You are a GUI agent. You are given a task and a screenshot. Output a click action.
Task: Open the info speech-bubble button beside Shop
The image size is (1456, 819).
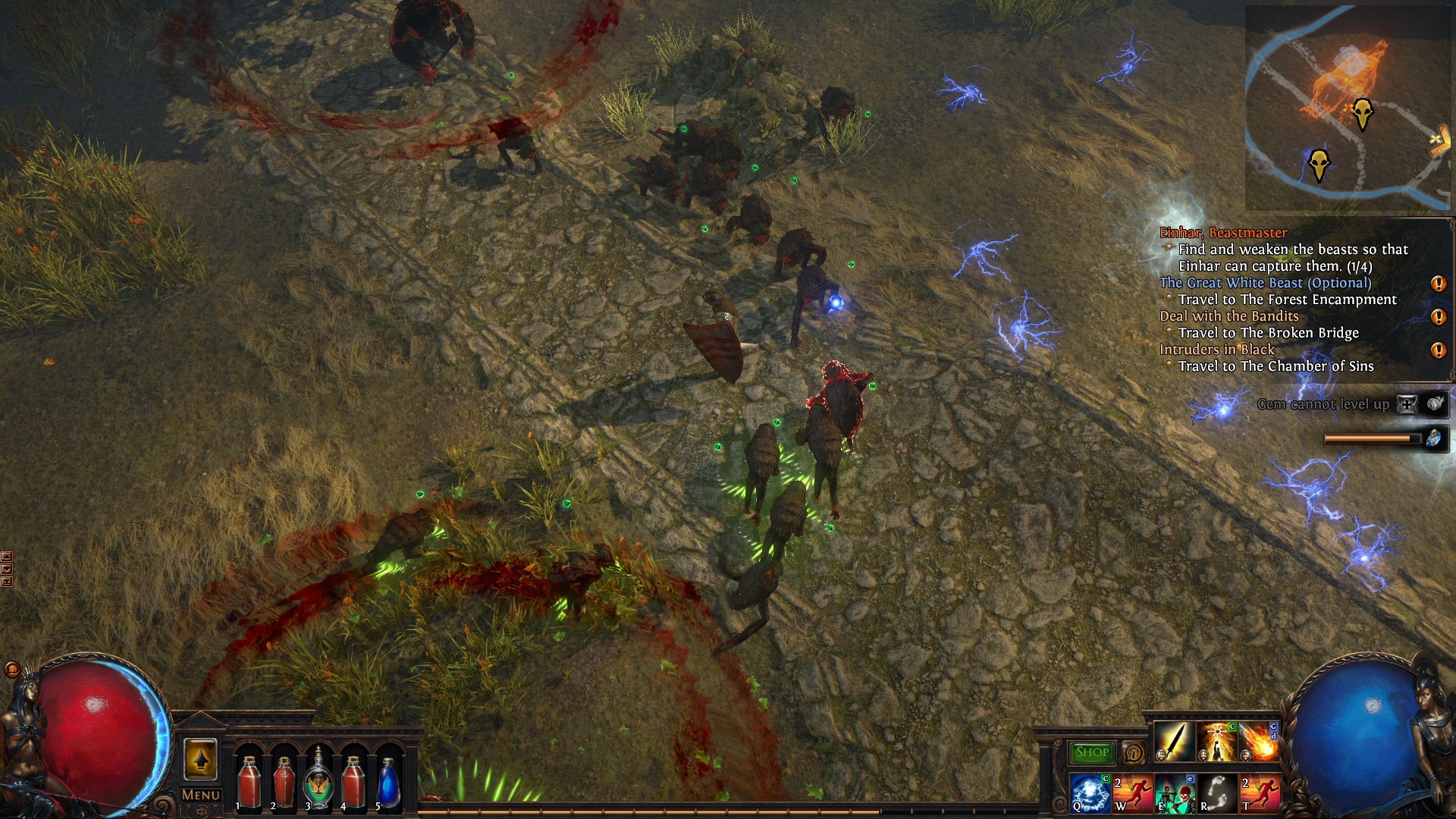click(1134, 752)
